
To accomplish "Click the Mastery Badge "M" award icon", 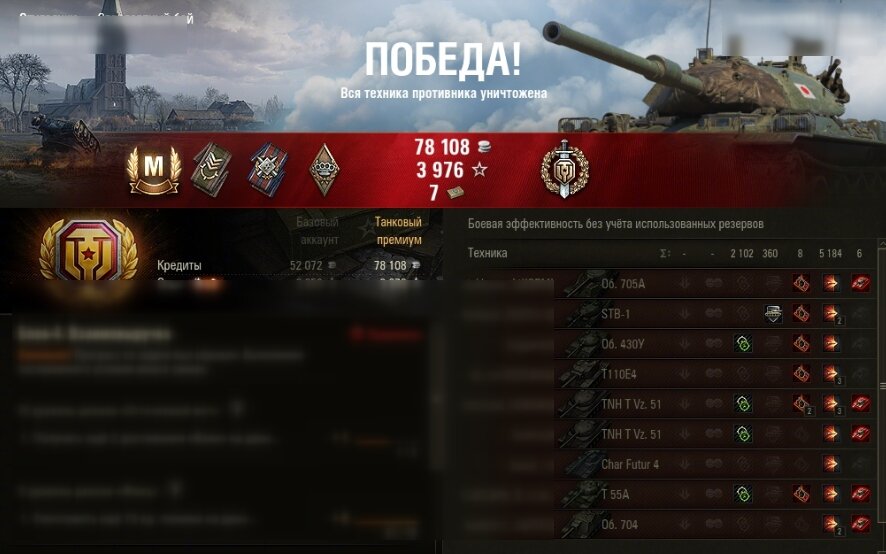I will [x=155, y=170].
